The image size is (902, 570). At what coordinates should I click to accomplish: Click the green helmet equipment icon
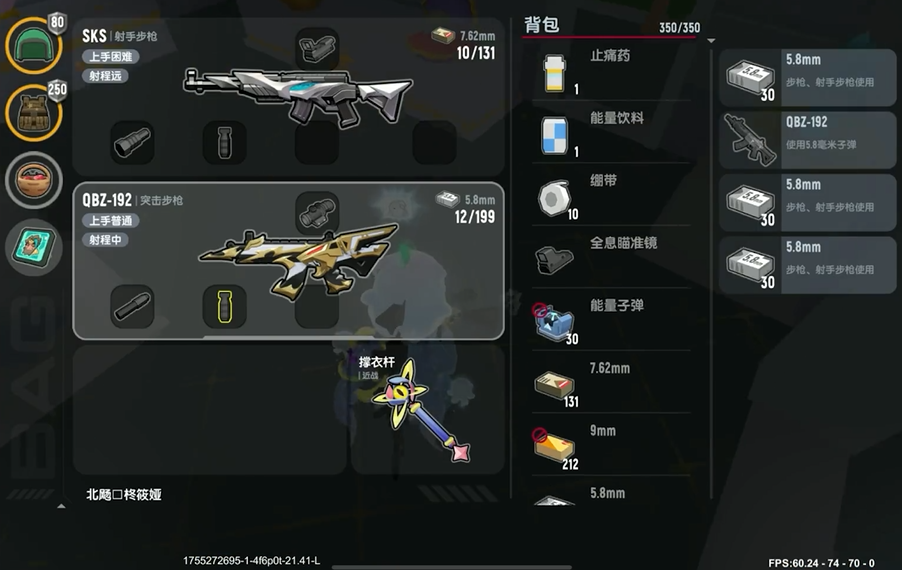click(x=34, y=46)
